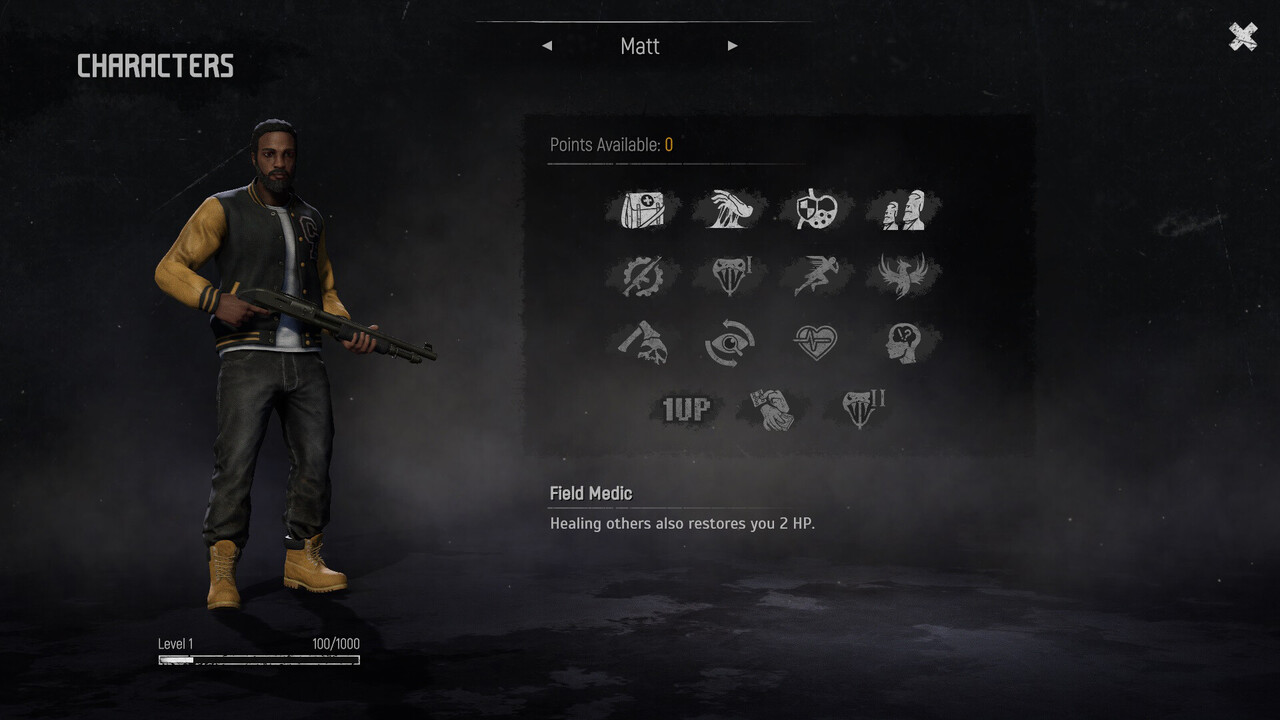Viewport: 1280px width, 720px height.
Task: Switch to the previous character with left arrow
Action: tap(547, 46)
